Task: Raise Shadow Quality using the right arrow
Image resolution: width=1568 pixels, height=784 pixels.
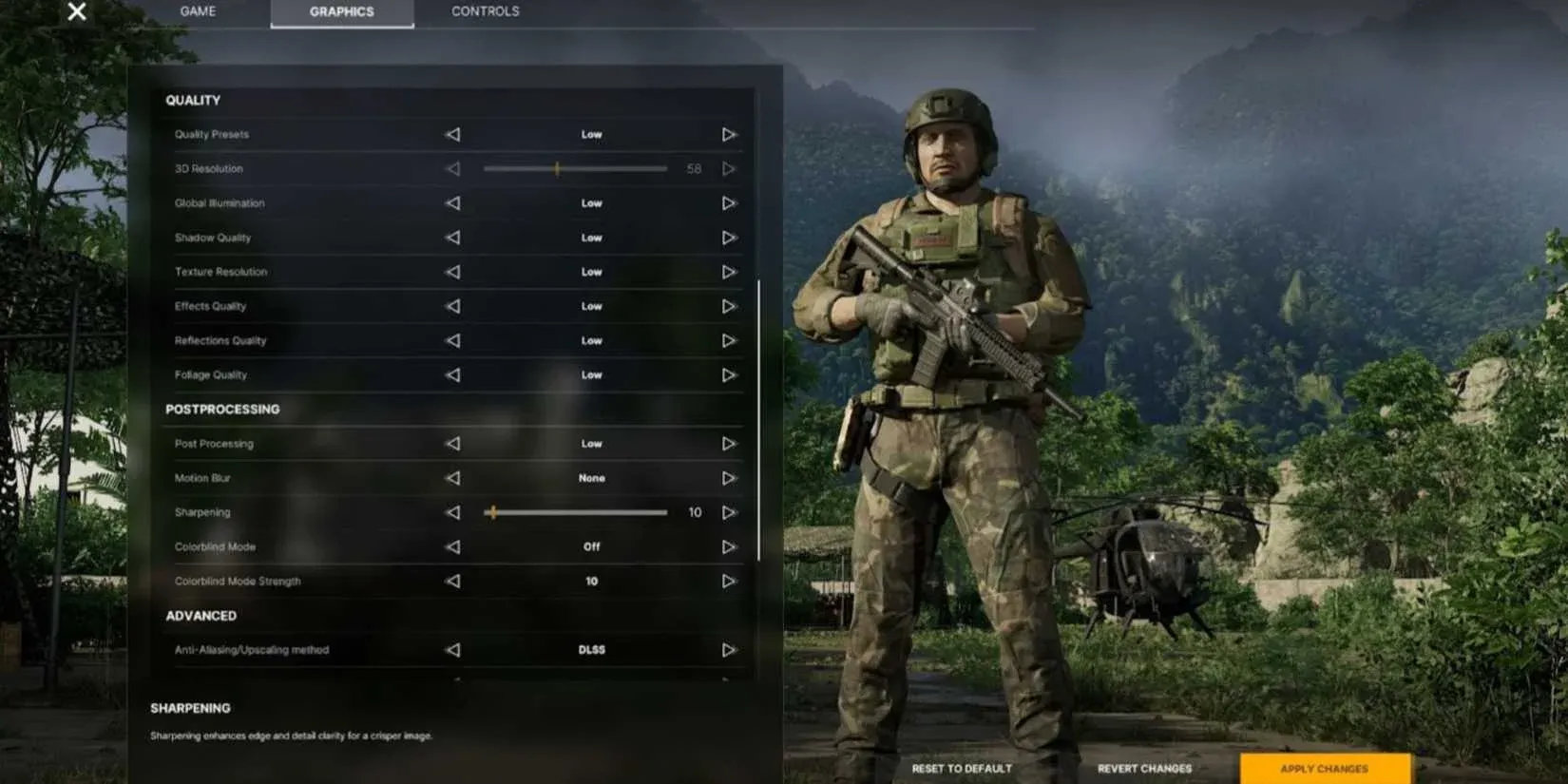Action: coord(729,238)
